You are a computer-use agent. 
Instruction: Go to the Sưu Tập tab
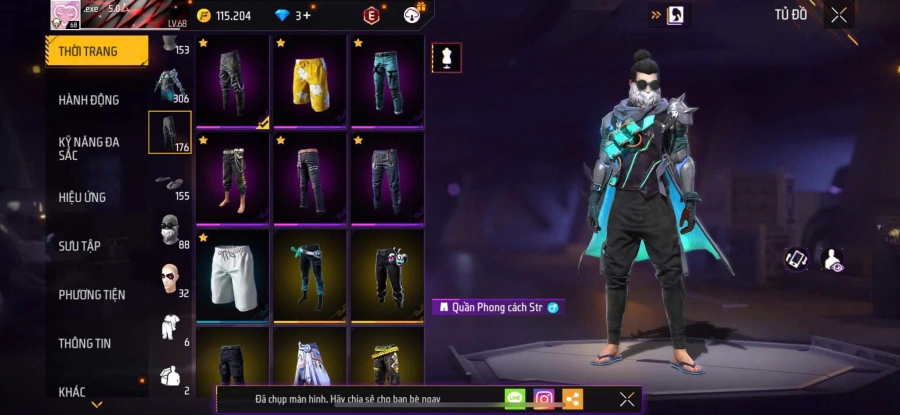pyautogui.click(x=80, y=246)
